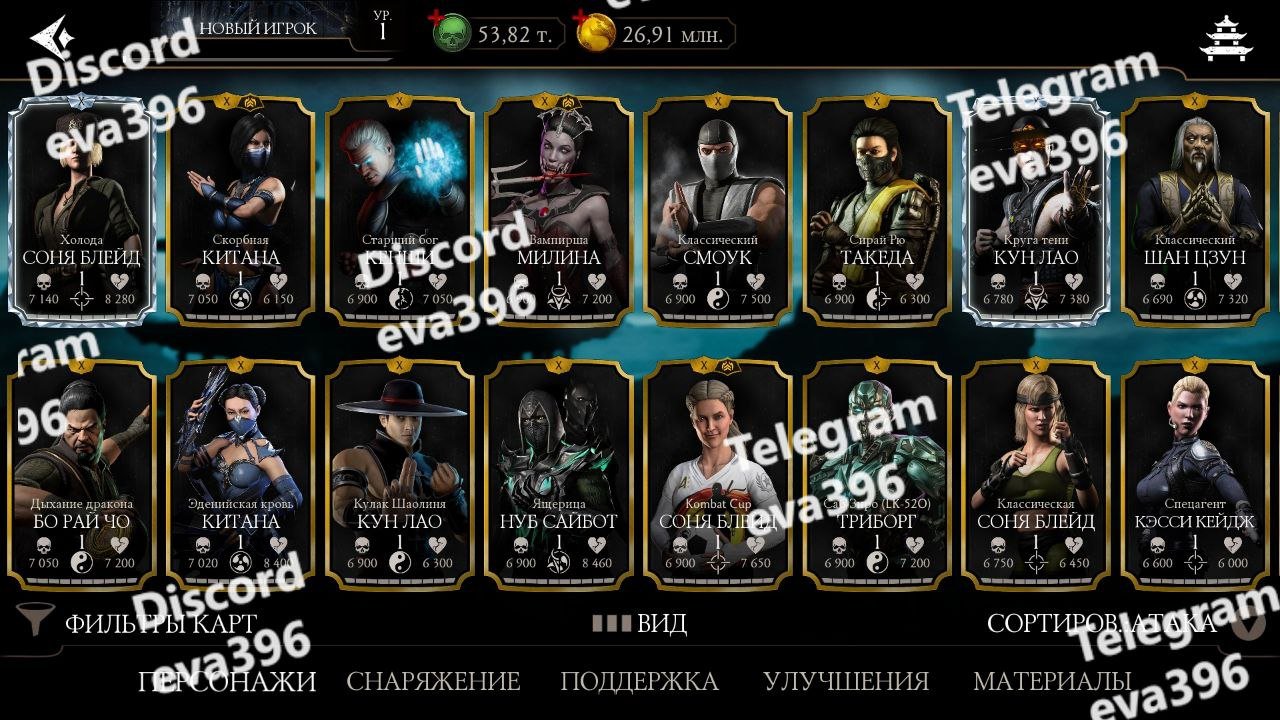Add more gold dragon koins

coord(597,35)
